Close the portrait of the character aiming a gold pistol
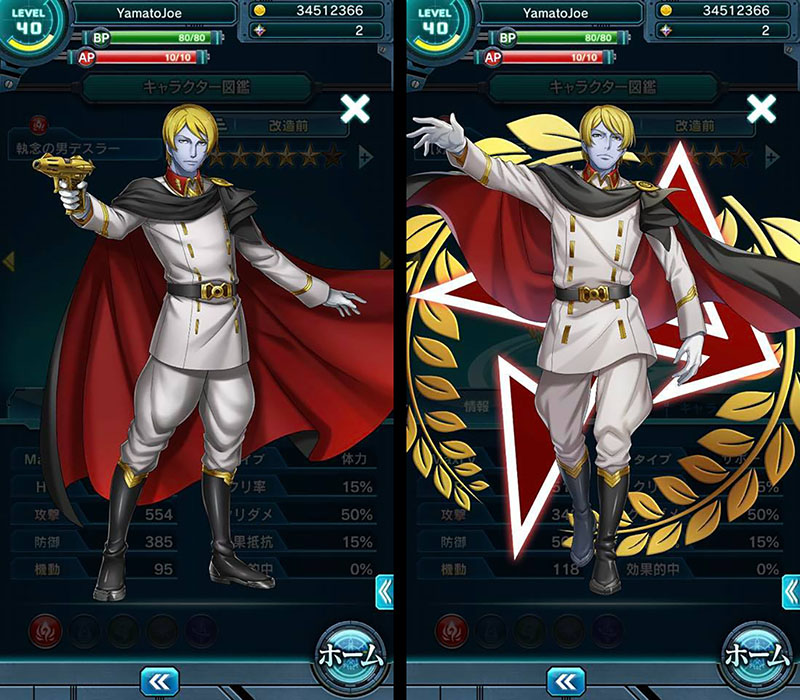The width and height of the screenshot is (800, 700). pos(354,109)
